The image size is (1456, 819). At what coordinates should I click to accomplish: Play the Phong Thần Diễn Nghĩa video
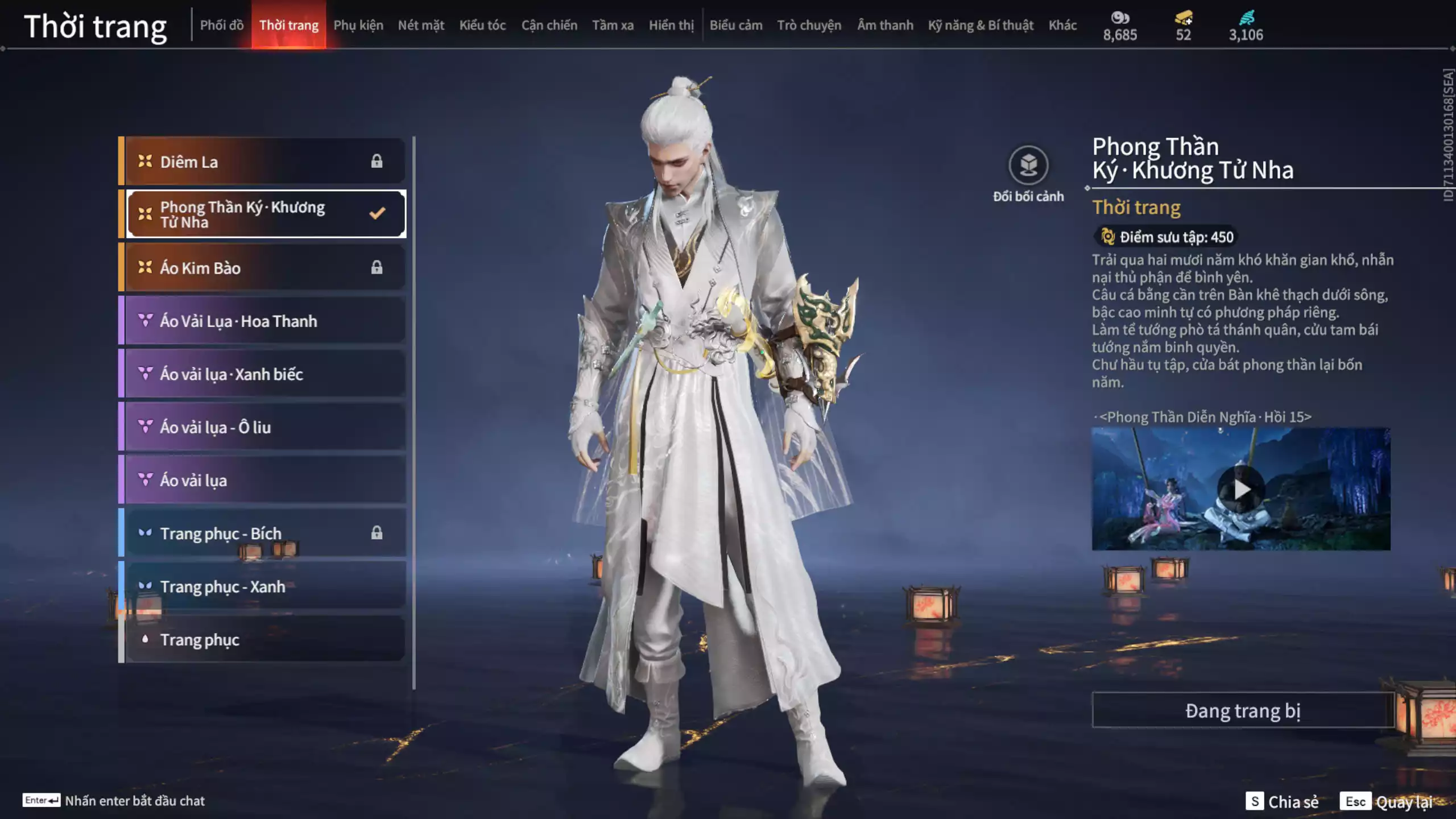1240,489
